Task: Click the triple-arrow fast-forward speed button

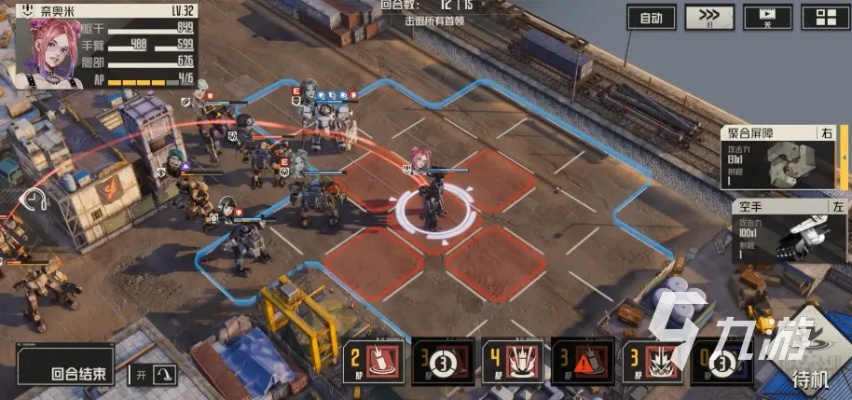Action: point(709,17)
